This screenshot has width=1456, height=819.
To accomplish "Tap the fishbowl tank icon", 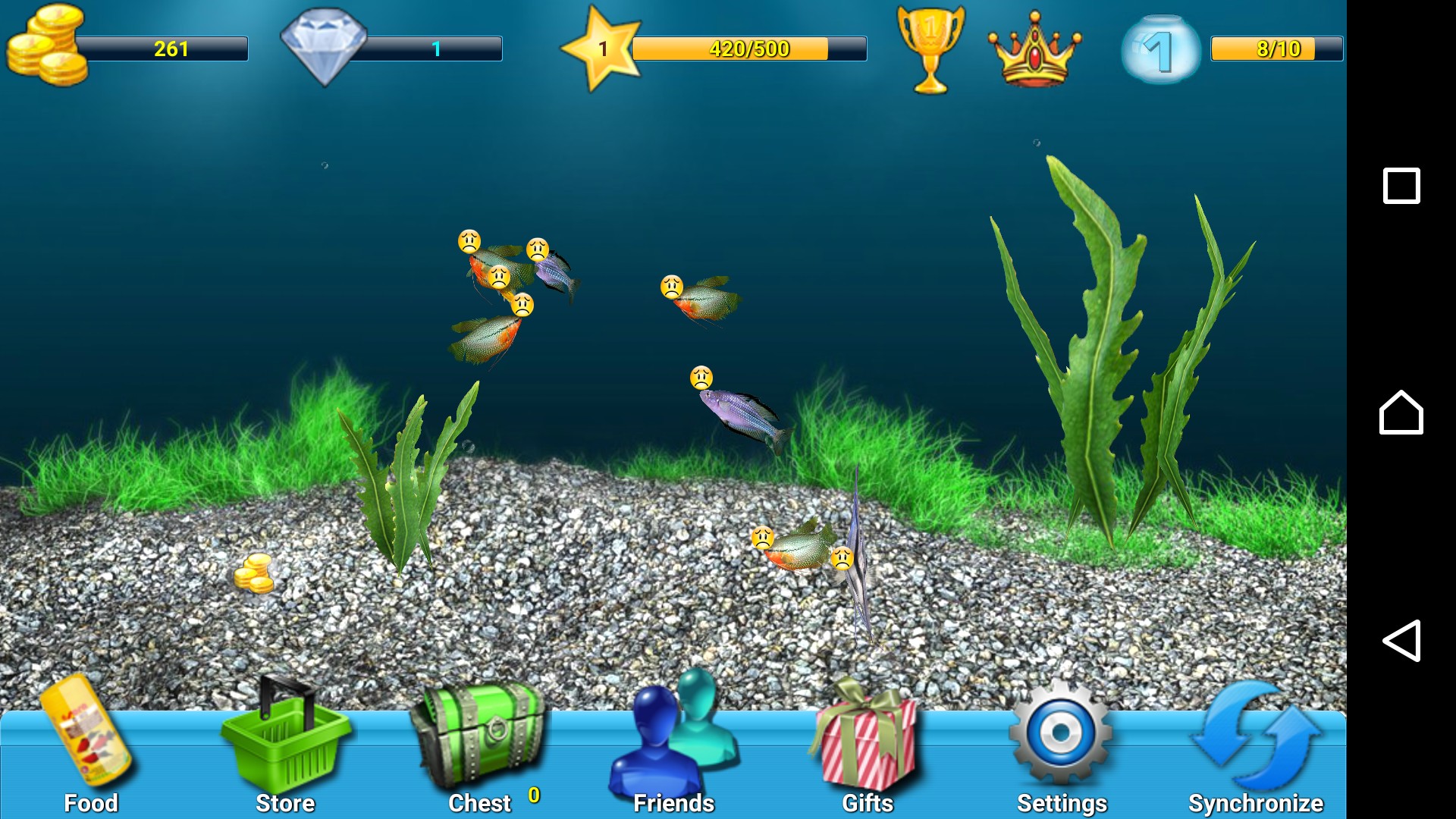I will (1160, 49).
